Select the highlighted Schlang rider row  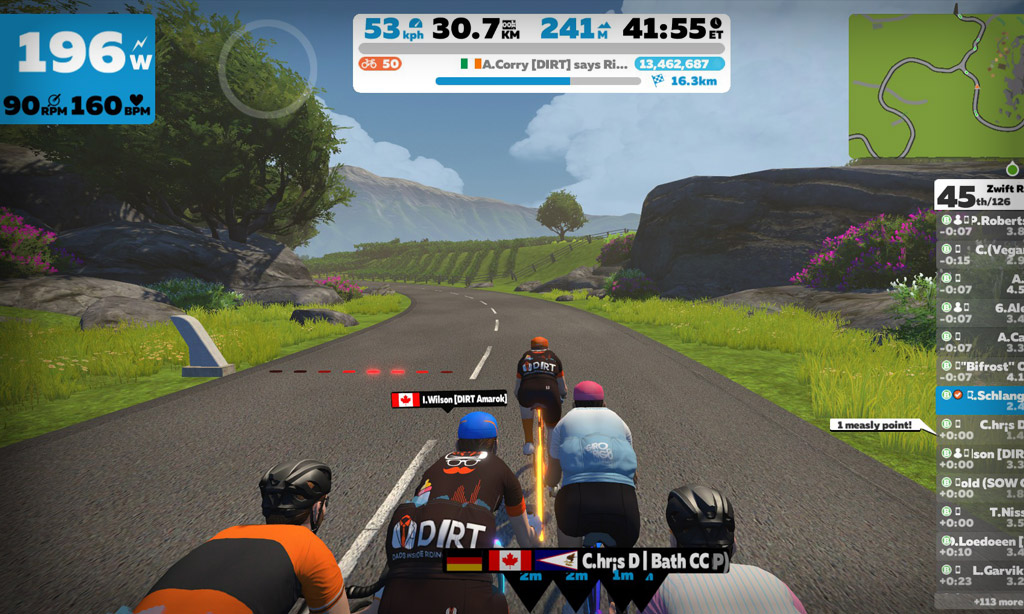coord(980,400)
